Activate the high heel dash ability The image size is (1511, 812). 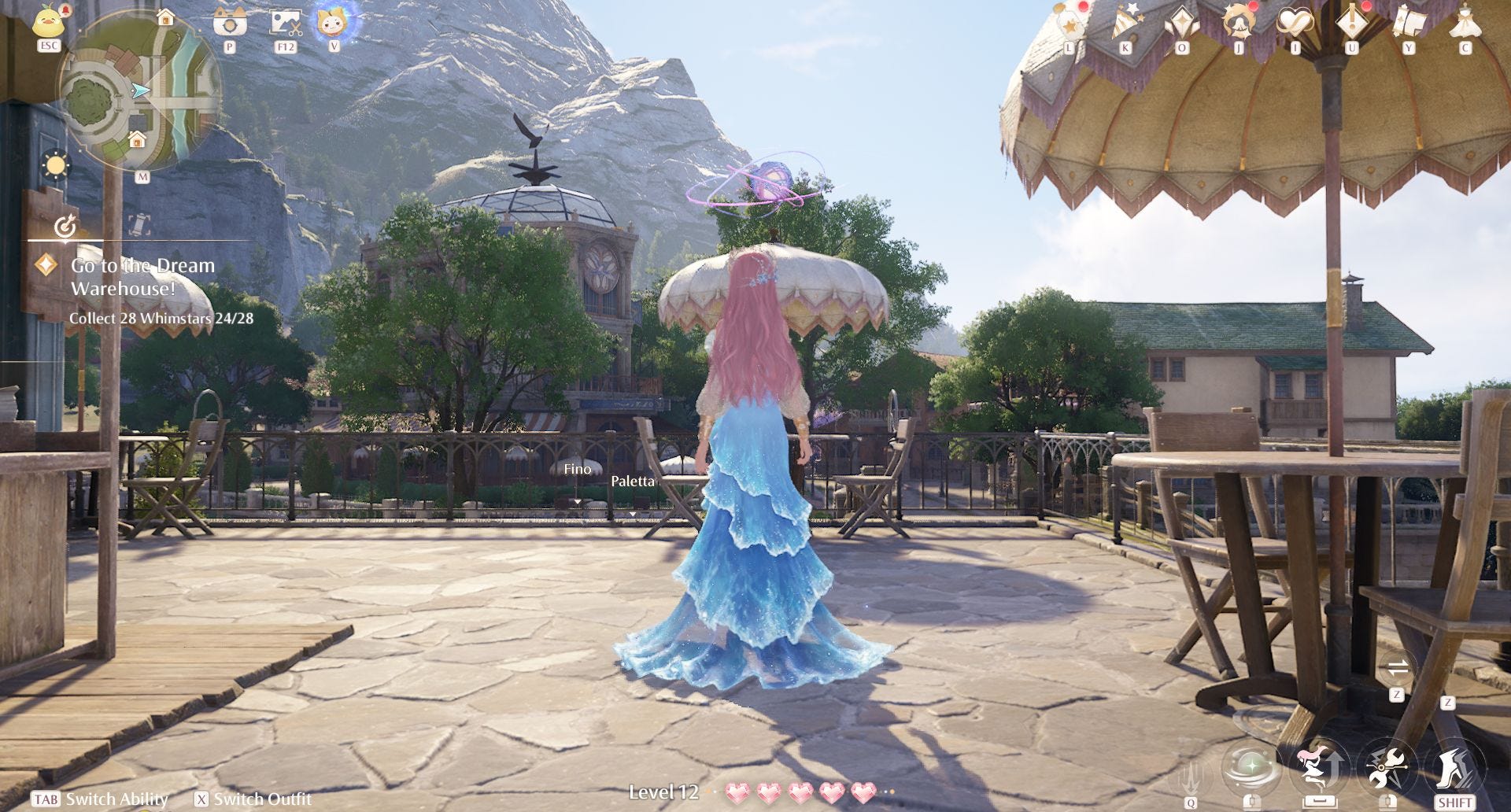click(1454, 769)
